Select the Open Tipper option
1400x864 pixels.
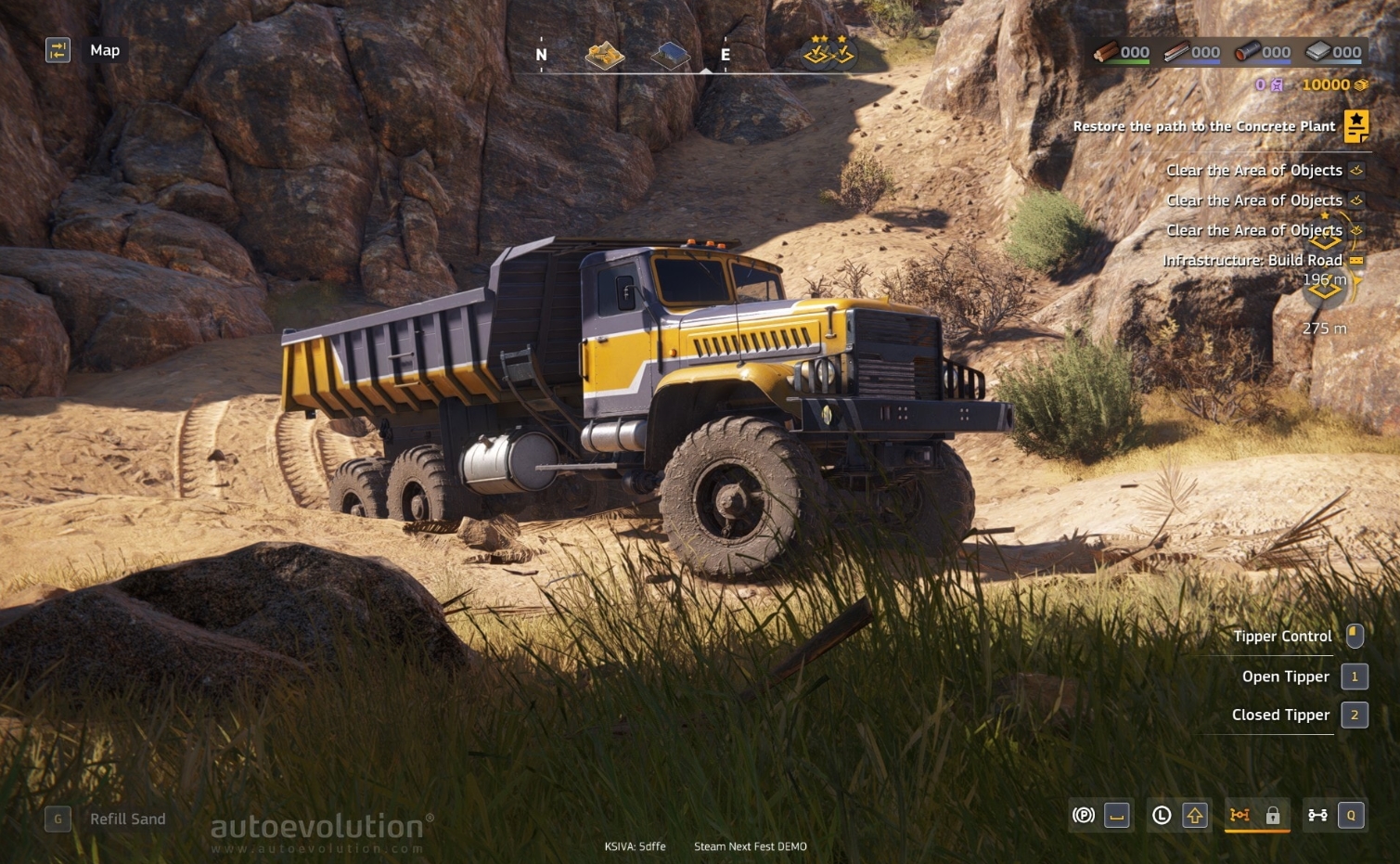[x=1286, y=677]
